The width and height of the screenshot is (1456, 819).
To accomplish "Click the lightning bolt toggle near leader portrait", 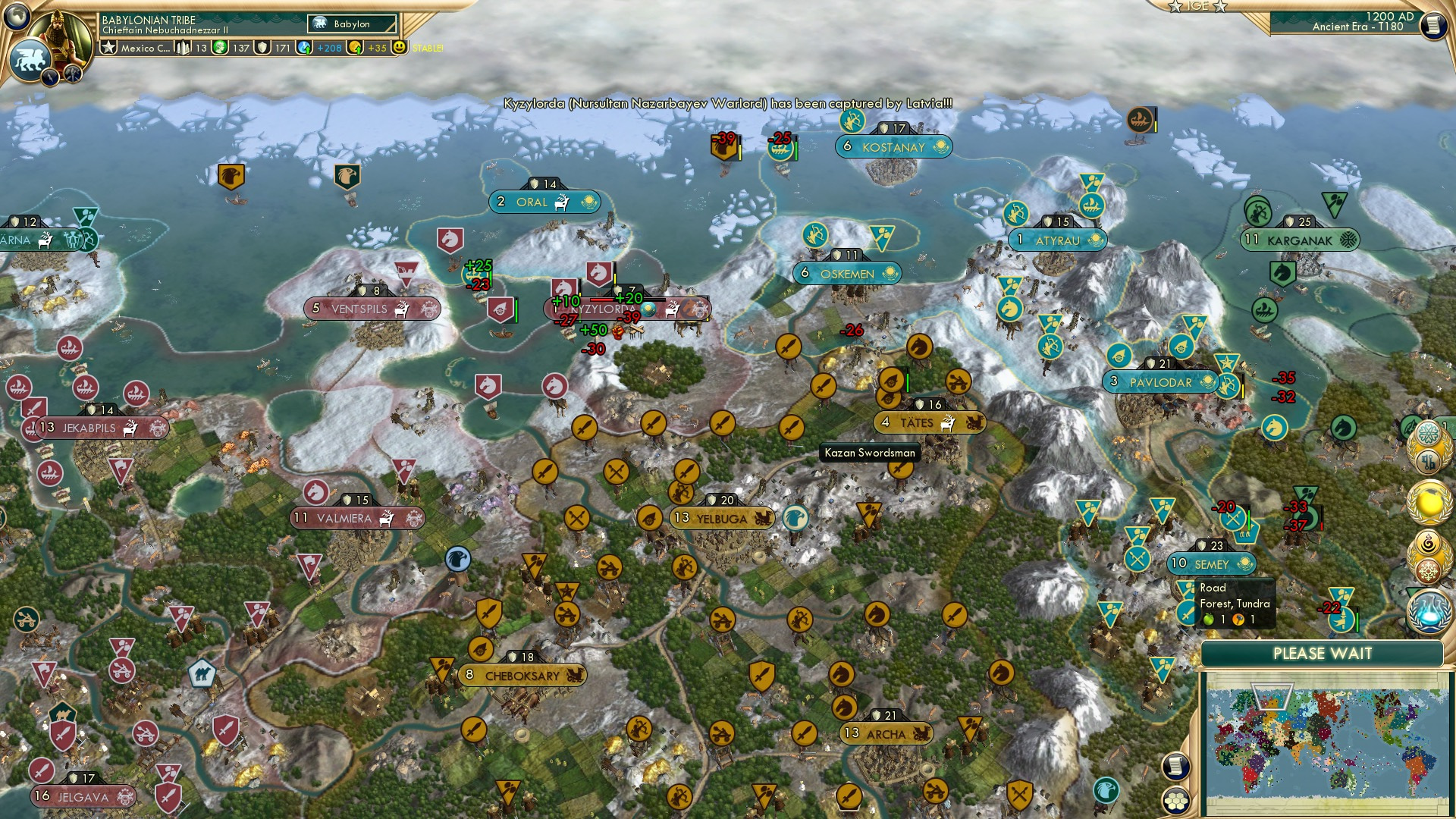I will tap(49, 76).
